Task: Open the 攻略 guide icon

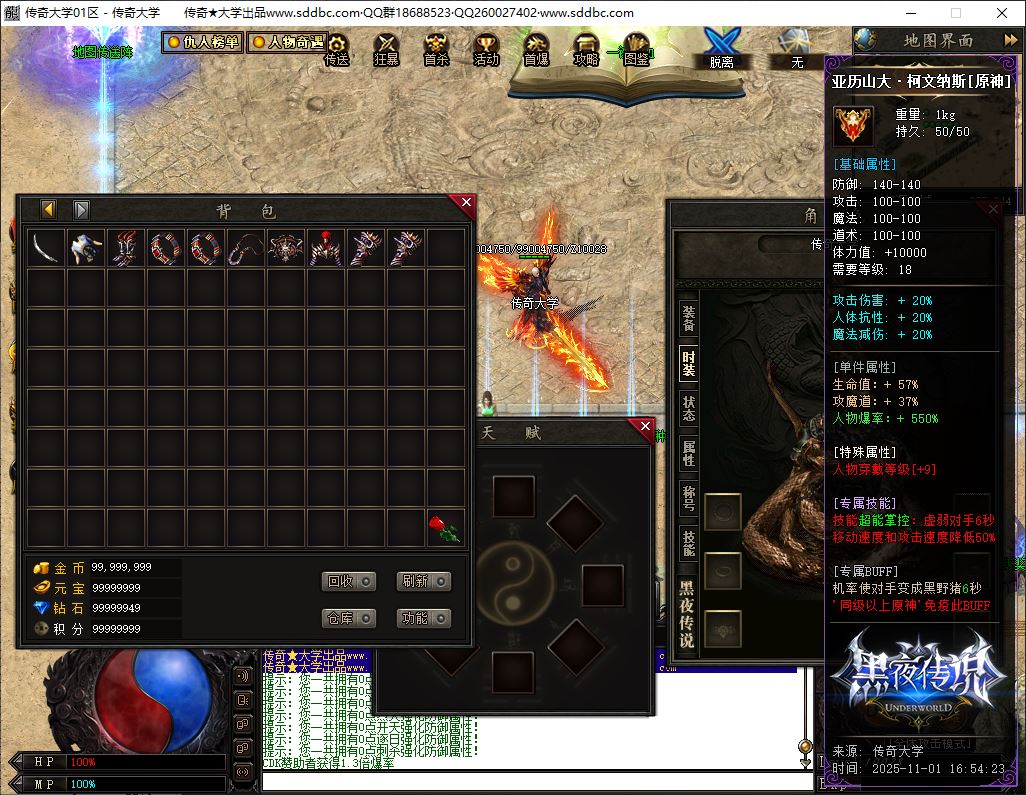Action: point(586,48)
